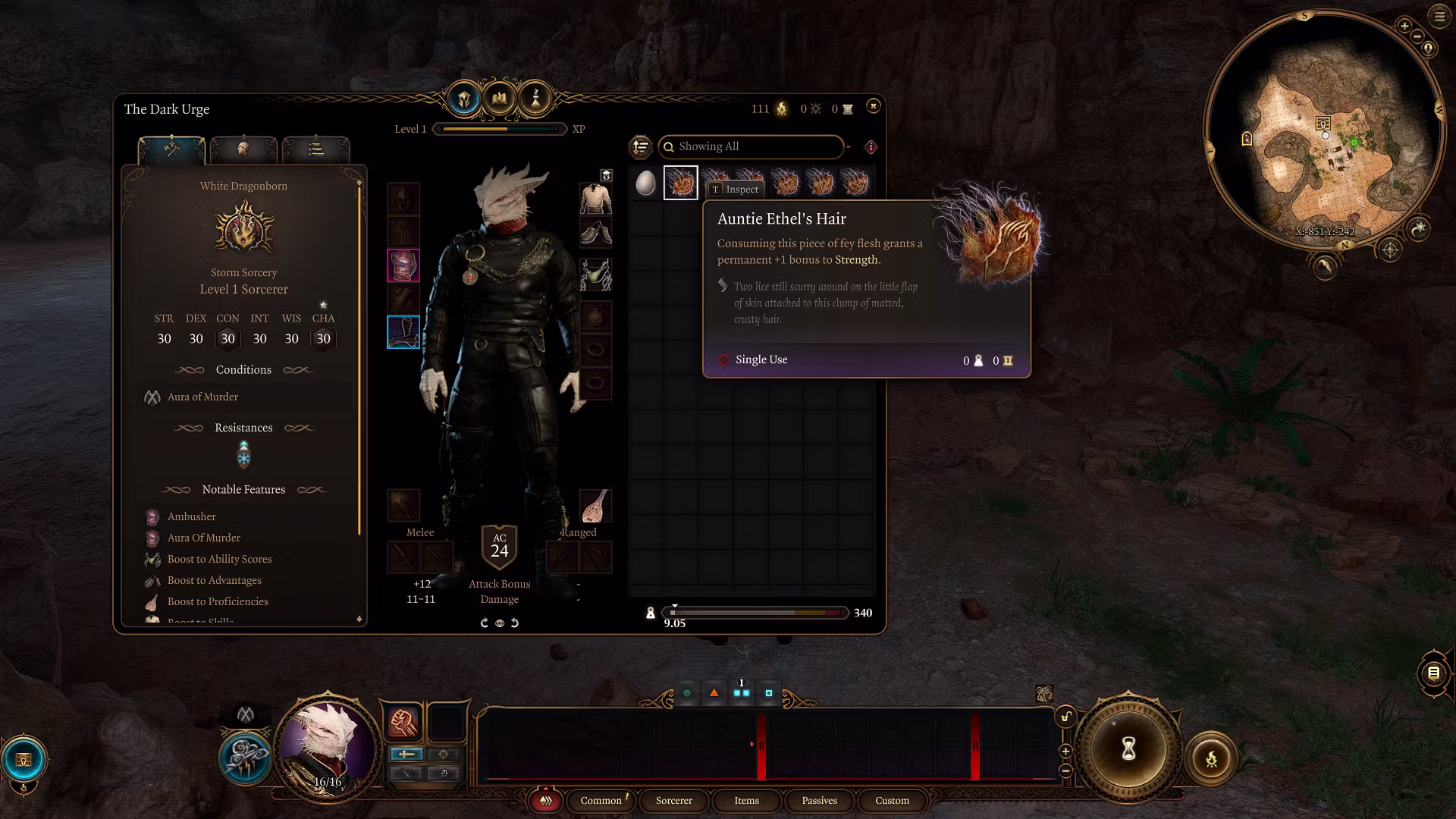Image resolution: width=1456 pixels, height=819 pixels.
Task: Zoom in the minimap with plus button
Action: click(1404, 27)
